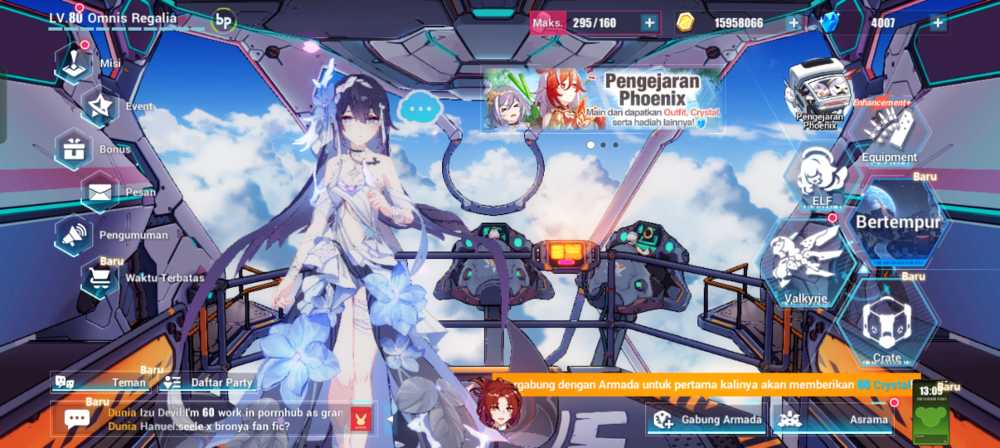View the Pengumuman announcements
Image resolution: width=1000 pixels, height=448 pixels.
click(76, 234)
